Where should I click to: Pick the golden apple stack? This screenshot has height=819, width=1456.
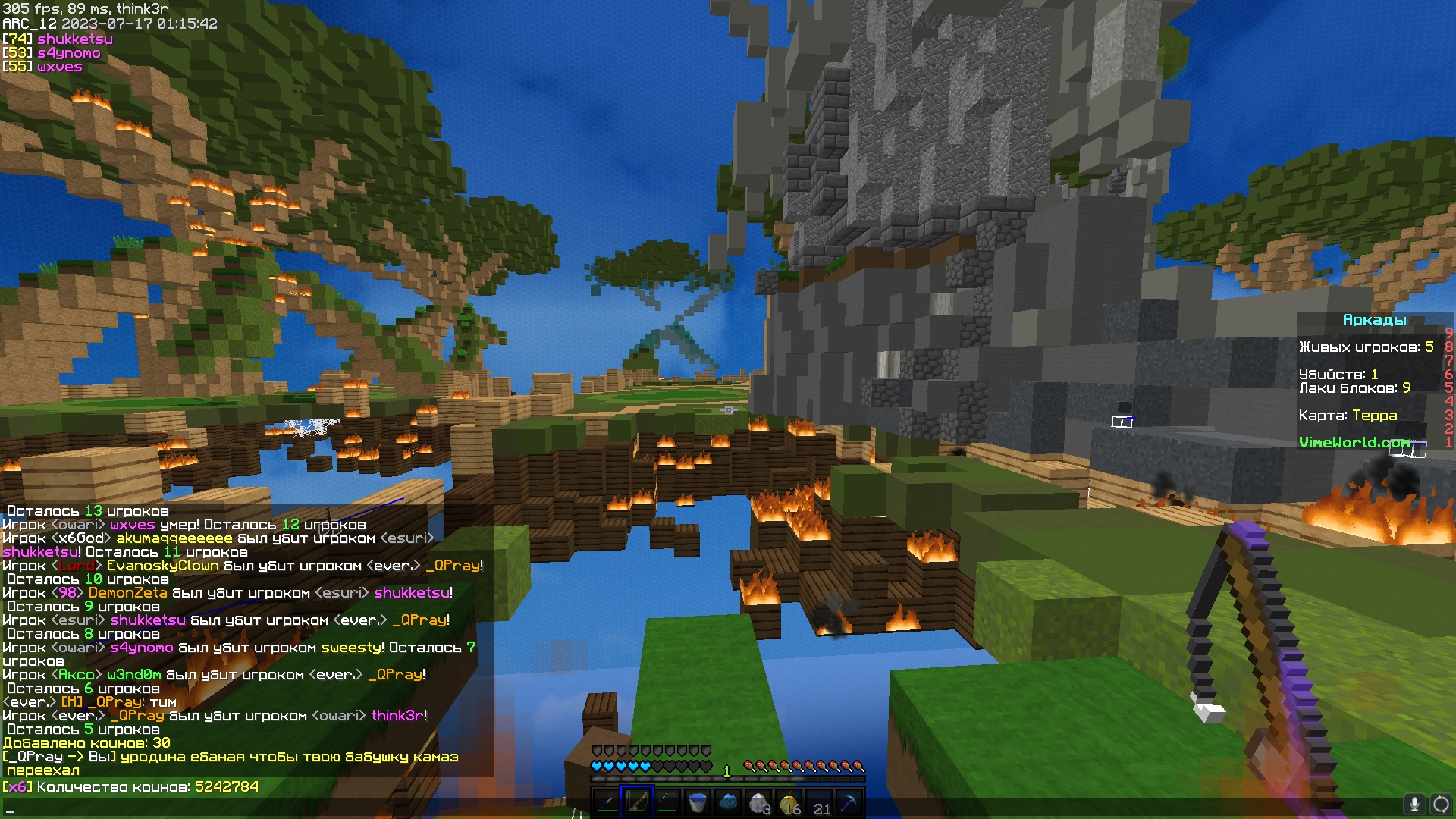[x=789, y=802]
